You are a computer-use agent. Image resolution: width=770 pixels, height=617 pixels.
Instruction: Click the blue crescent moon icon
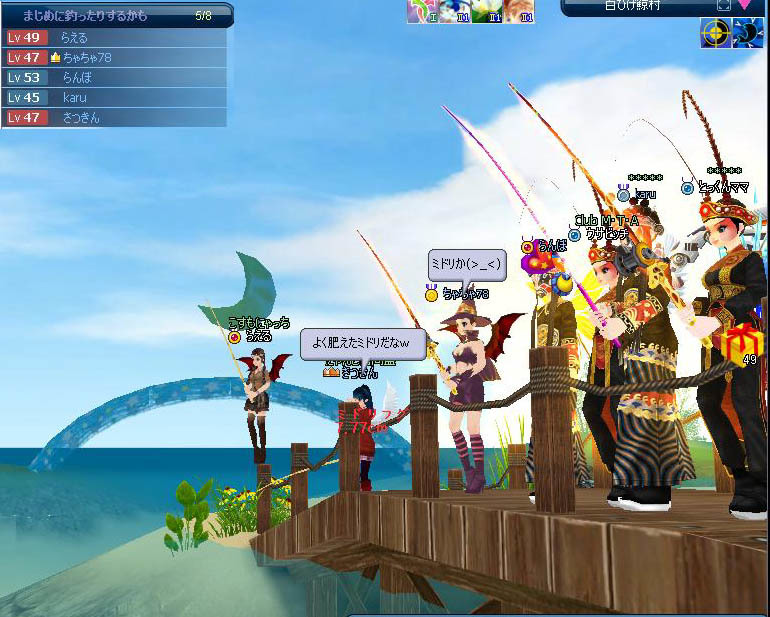[747, 33]
